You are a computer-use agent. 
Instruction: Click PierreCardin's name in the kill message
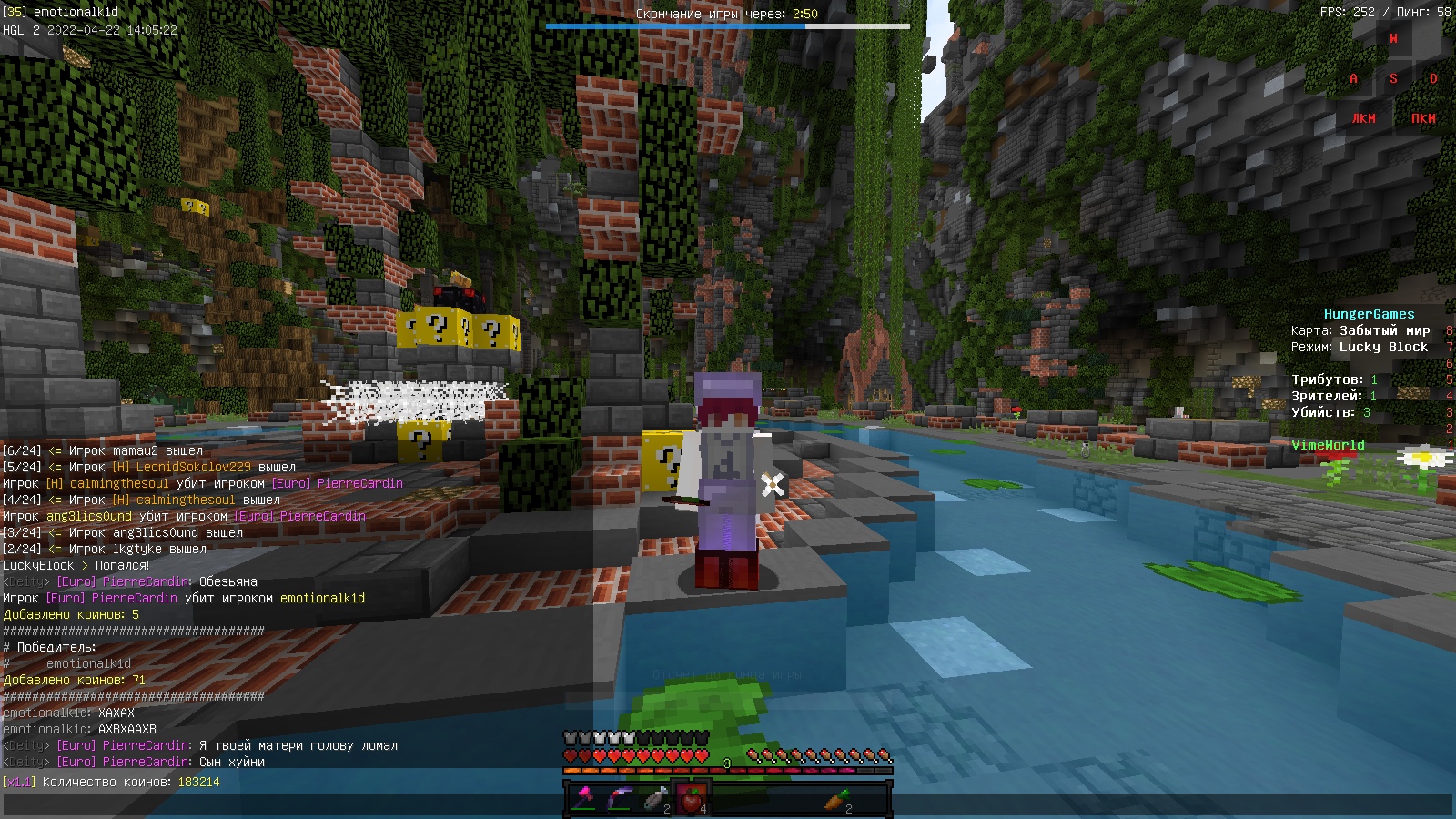coord(133,598)
